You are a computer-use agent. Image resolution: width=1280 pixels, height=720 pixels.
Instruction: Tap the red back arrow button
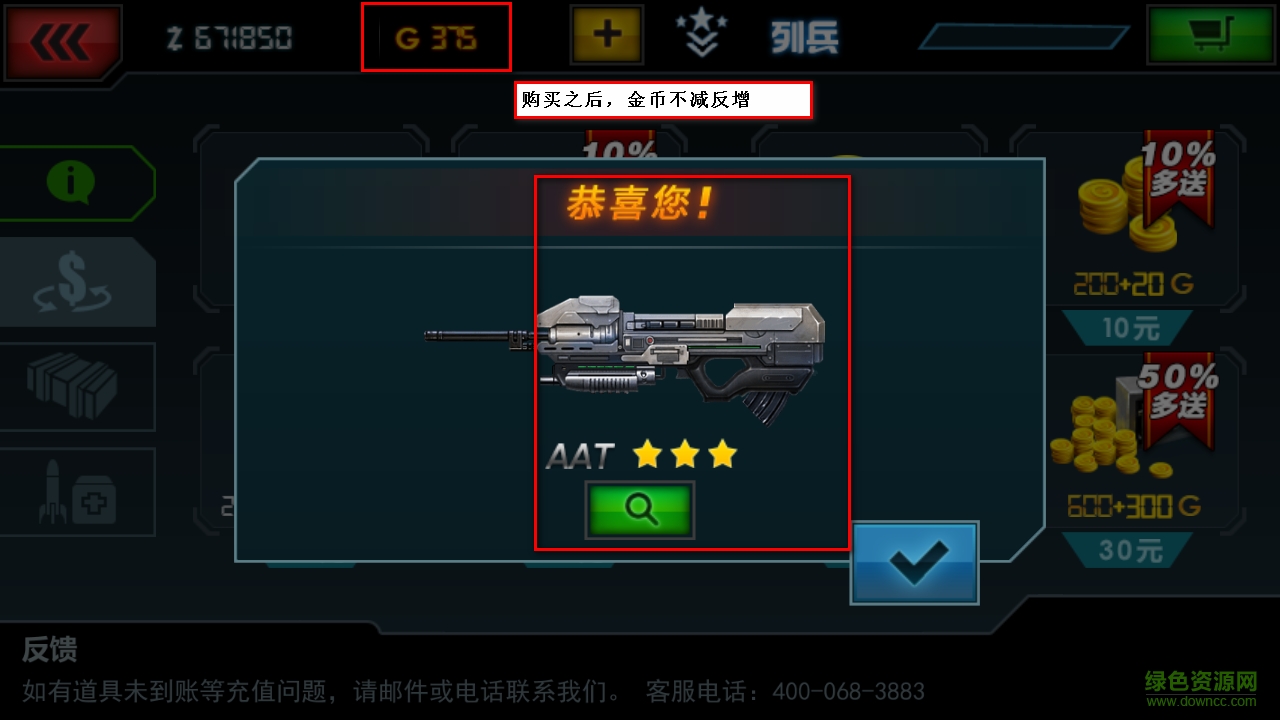point(62,36)
